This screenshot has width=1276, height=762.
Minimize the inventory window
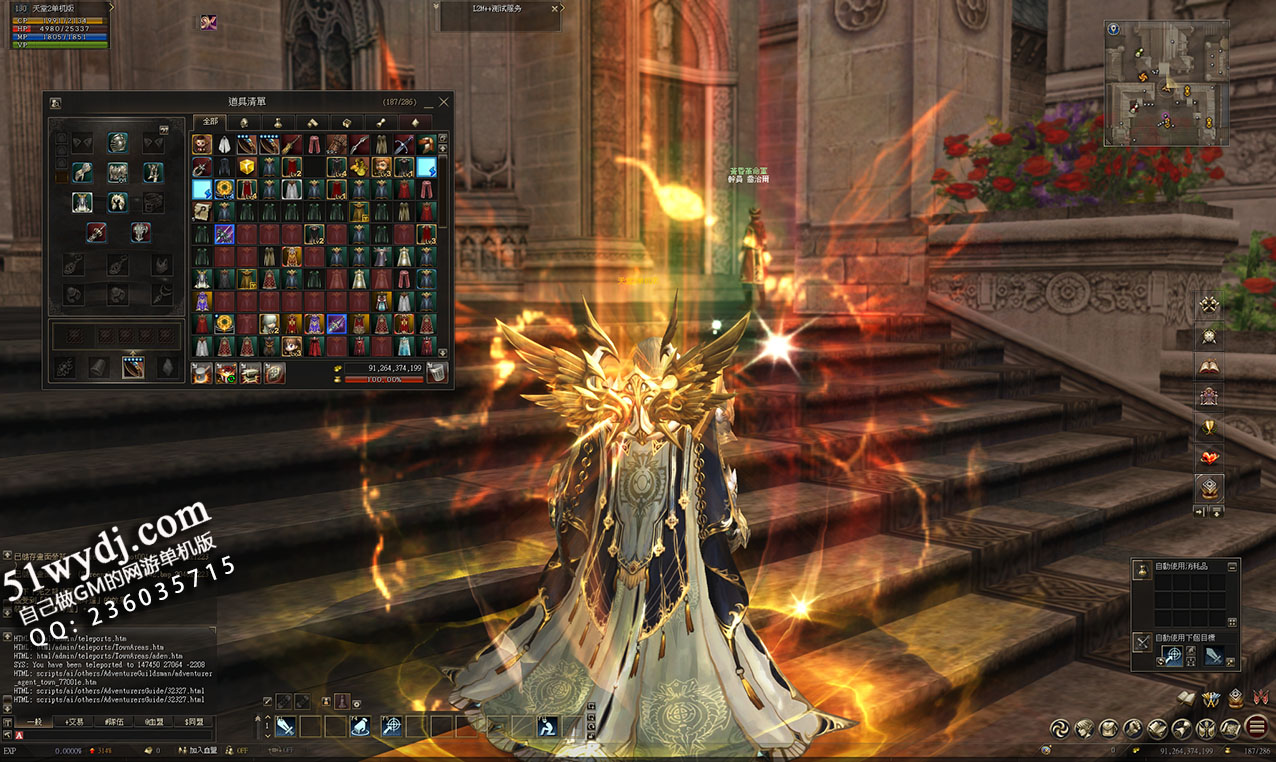tap(429, 103)
